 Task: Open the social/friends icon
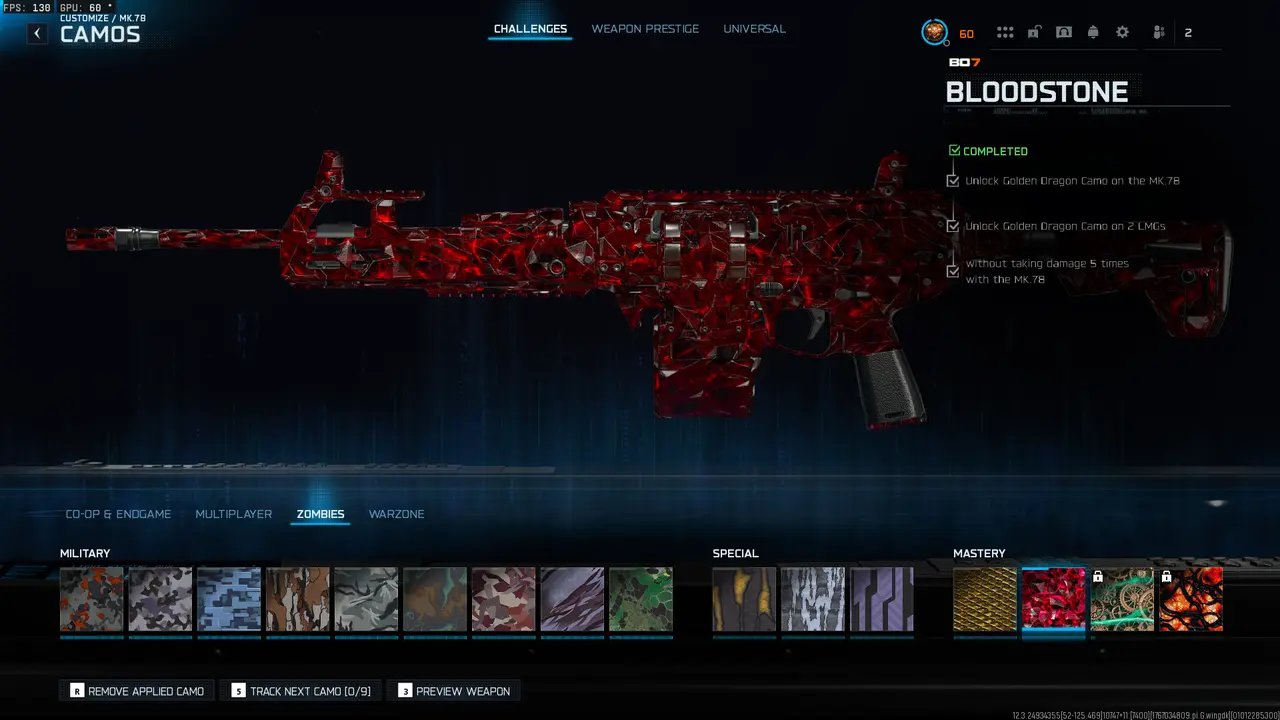tap(1157, 32)
